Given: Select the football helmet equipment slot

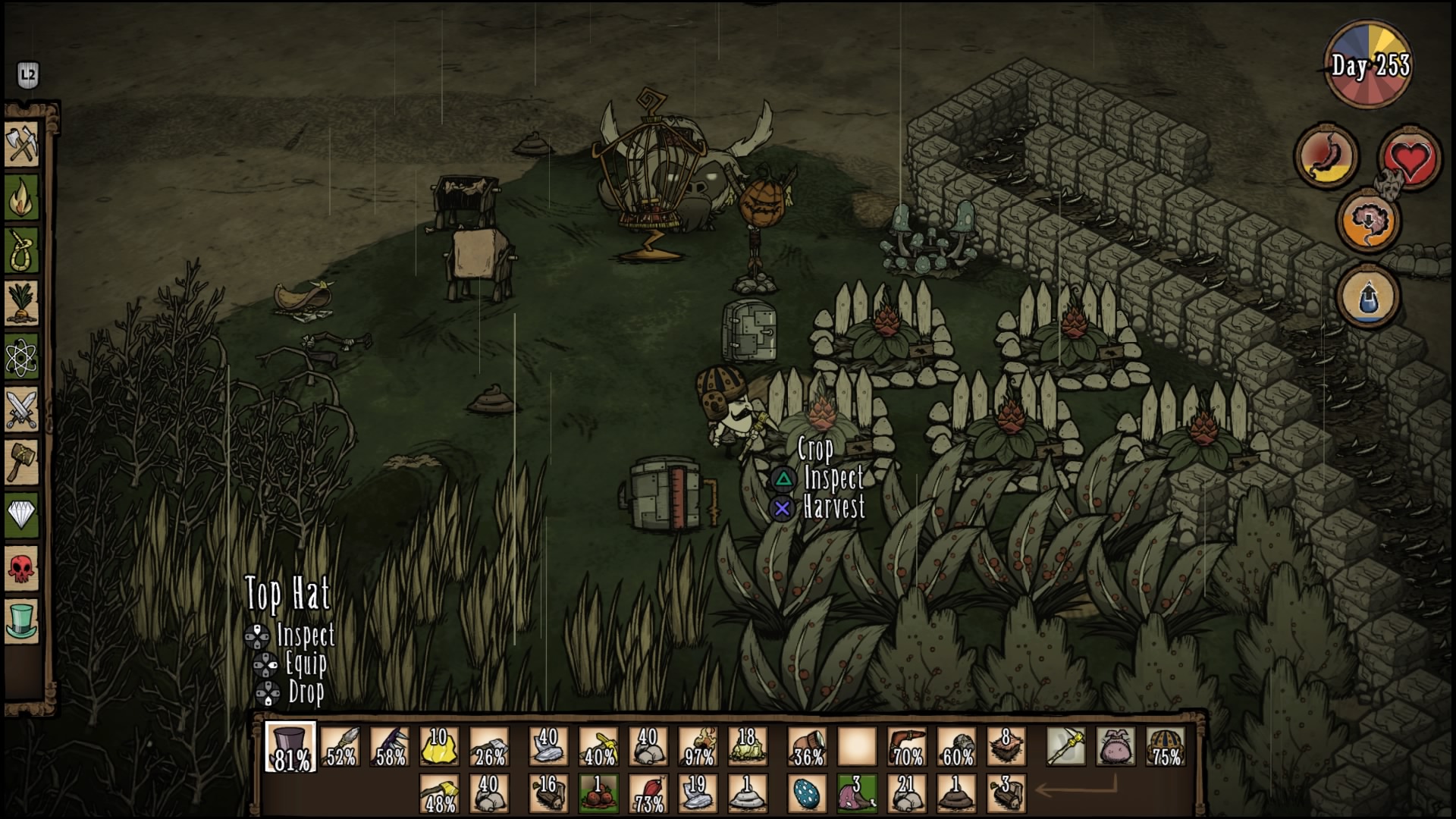Looking at the screenshot, I should click(x=1166, y=747).
